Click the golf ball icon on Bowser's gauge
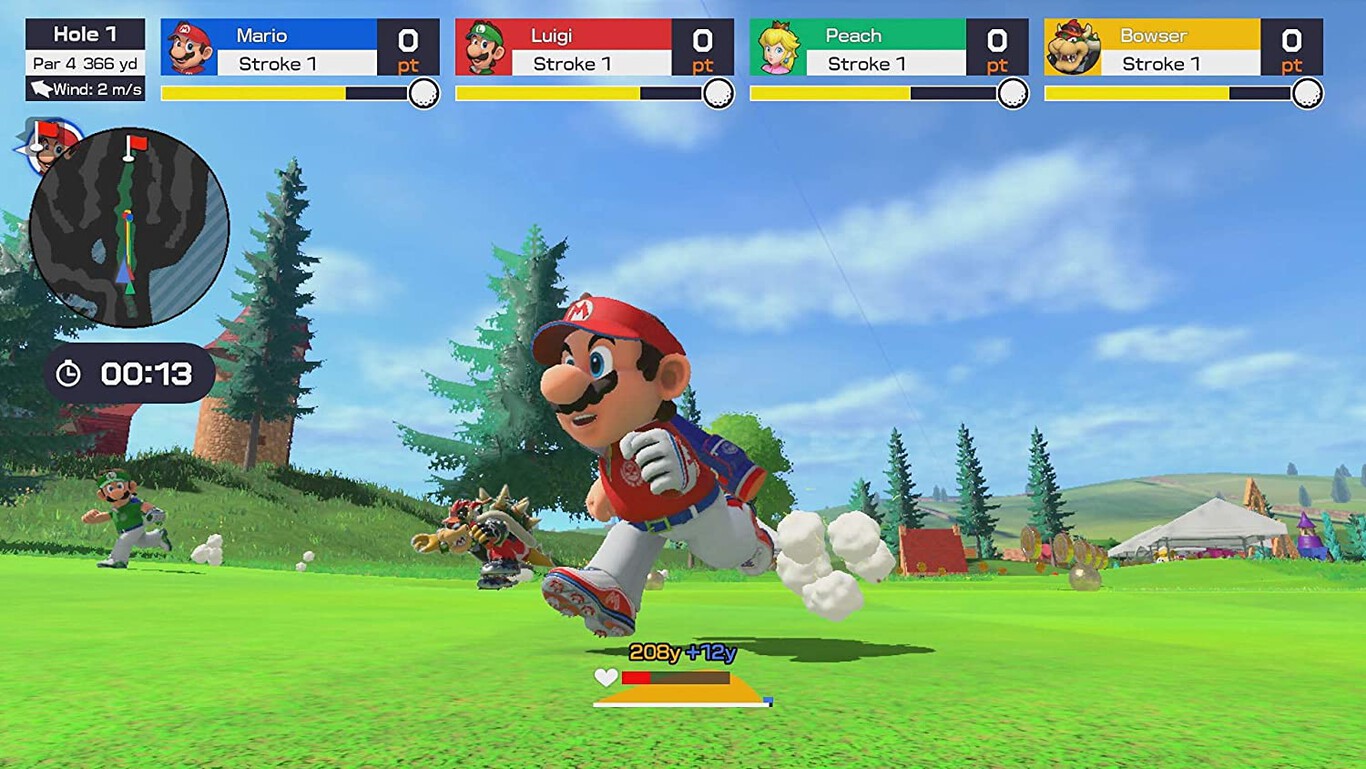Screen dimensions: 1366x769 [x=1308, y=93]
